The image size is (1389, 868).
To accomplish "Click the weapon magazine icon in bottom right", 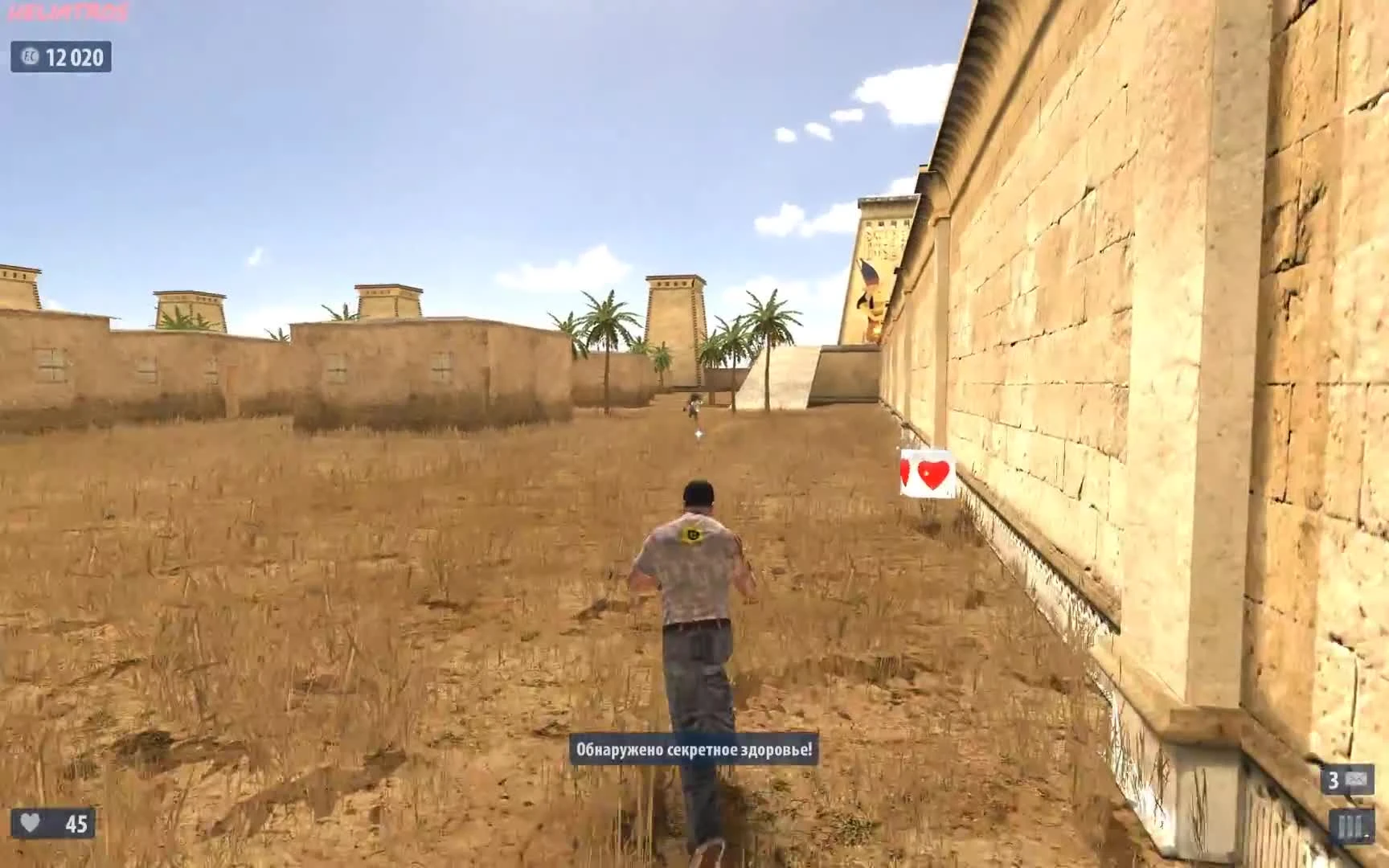I will 1349,825.
